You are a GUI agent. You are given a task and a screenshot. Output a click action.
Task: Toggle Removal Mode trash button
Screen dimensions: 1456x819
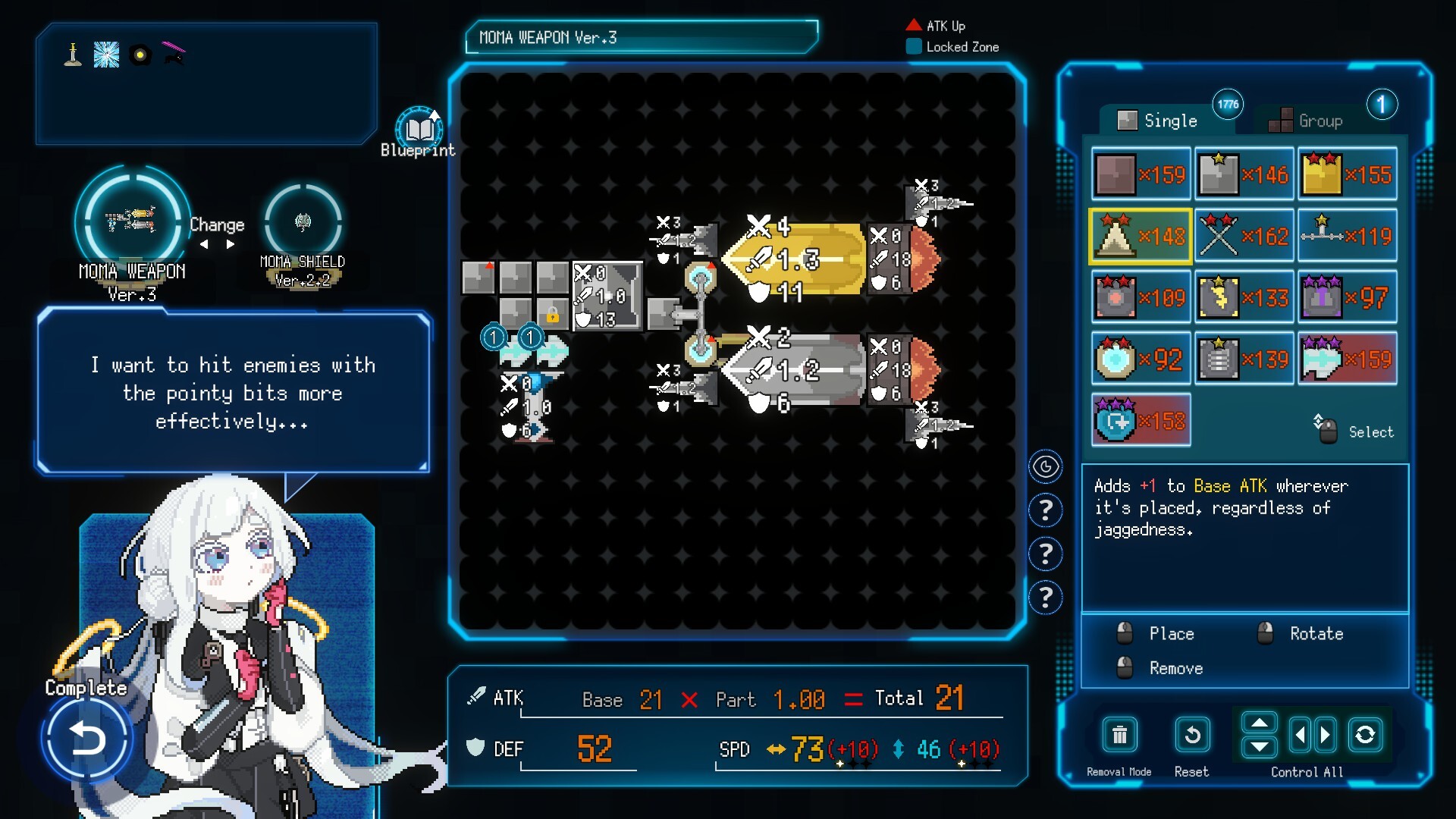coord(1119,736)
